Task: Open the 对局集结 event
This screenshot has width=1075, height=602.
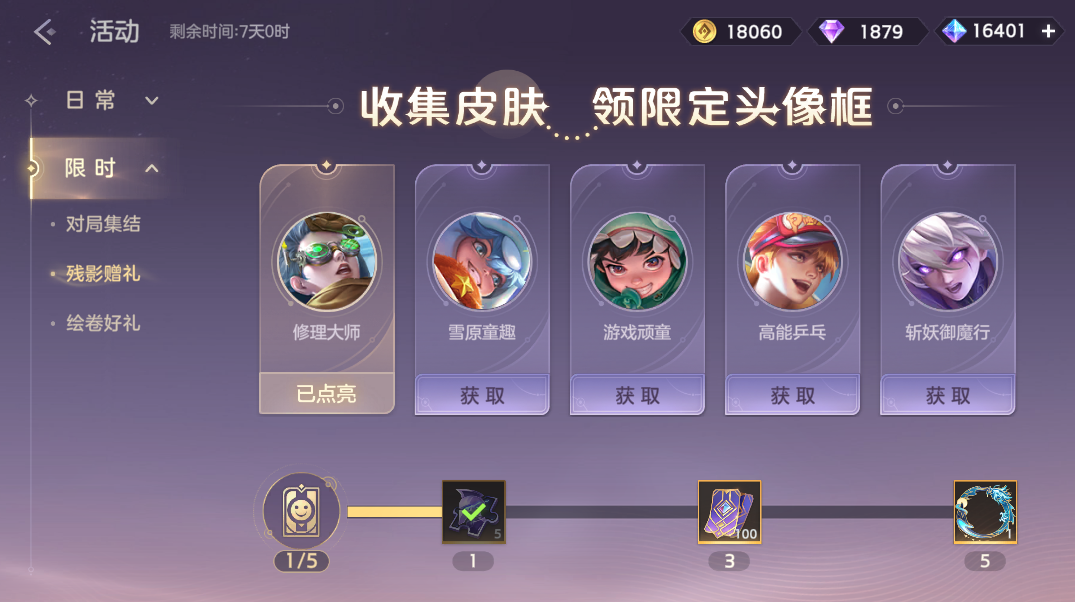Action: tap(103, 224)
